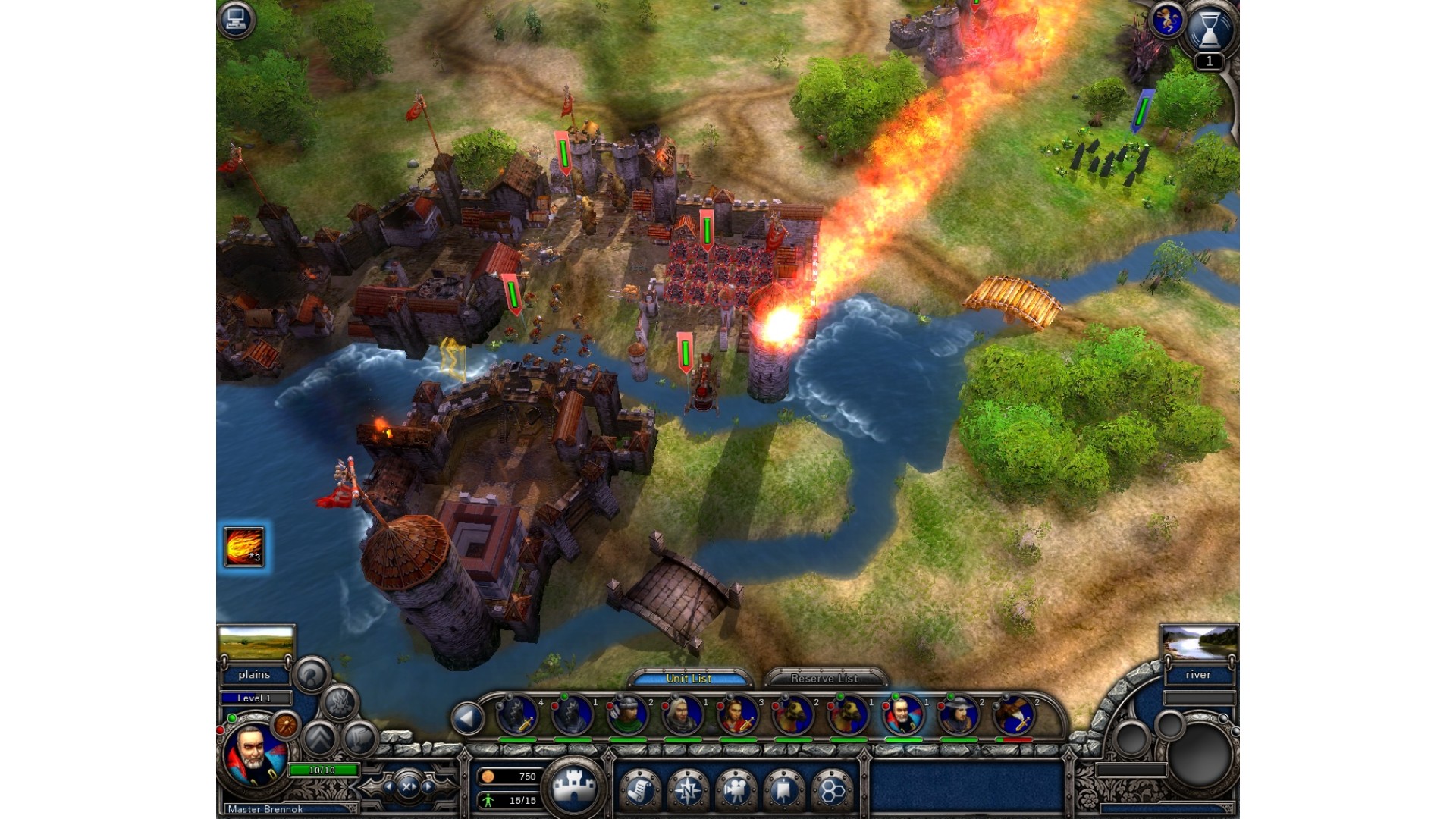This screenshot has height=819, width=1456.
Task: Switch to the Unit List tab
Action: coord(689,678)
